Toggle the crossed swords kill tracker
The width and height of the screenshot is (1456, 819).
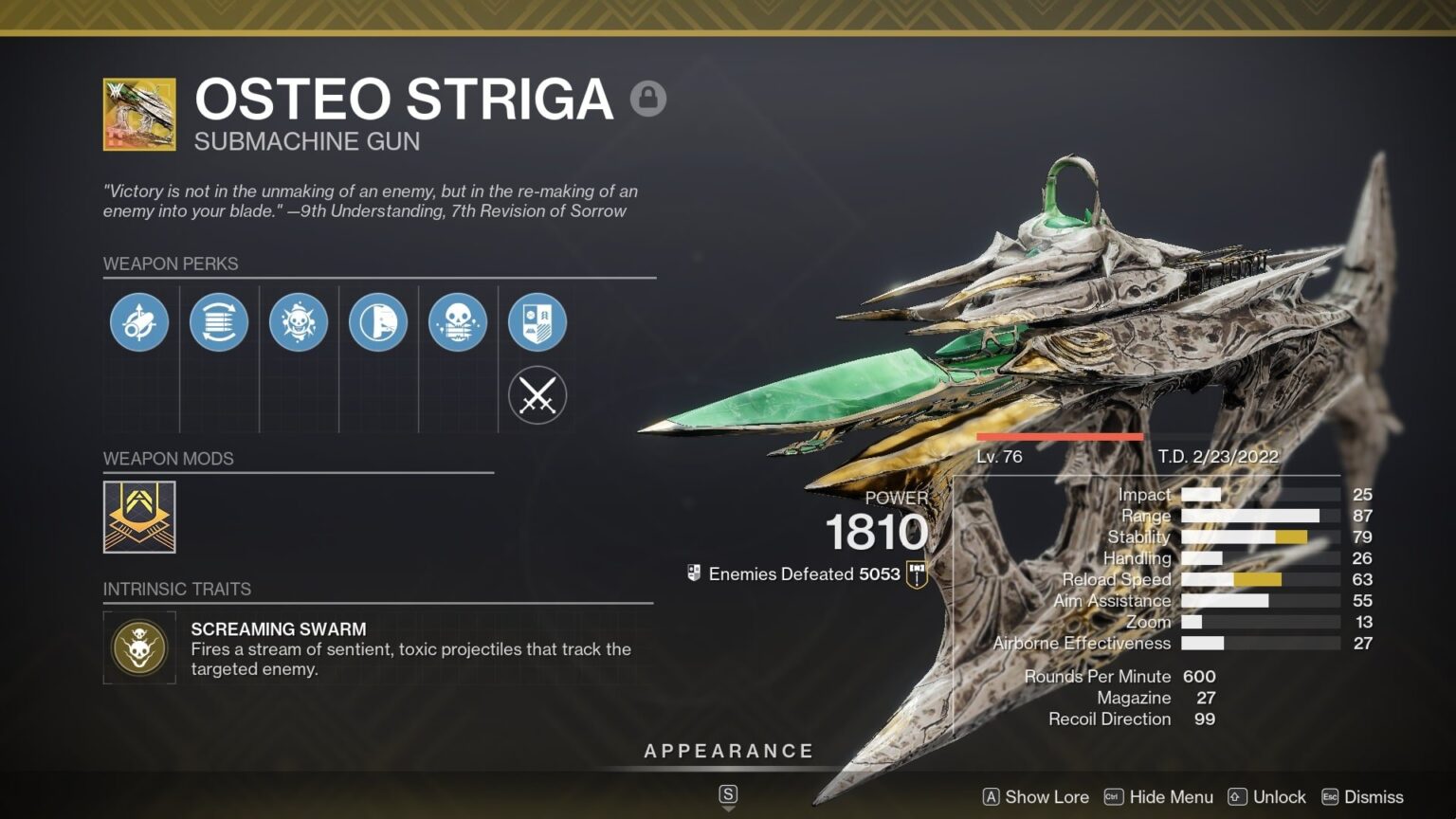click(537, 394)
